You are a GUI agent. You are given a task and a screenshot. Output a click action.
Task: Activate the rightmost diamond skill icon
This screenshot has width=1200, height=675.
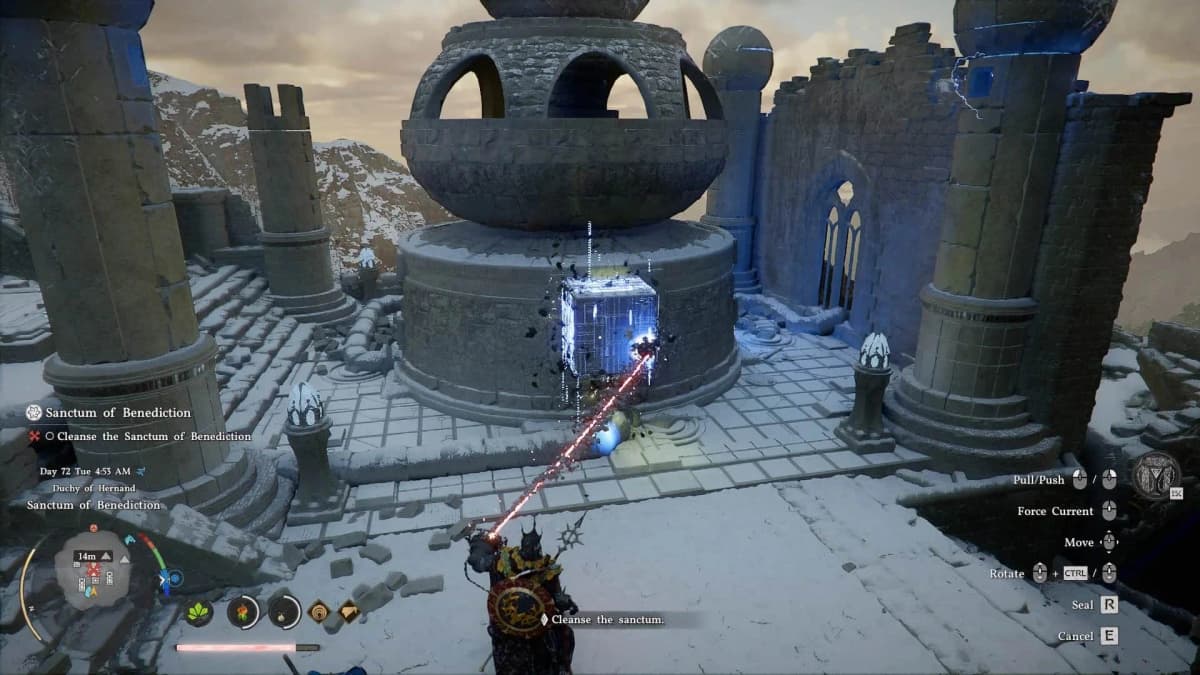[351, 611]
